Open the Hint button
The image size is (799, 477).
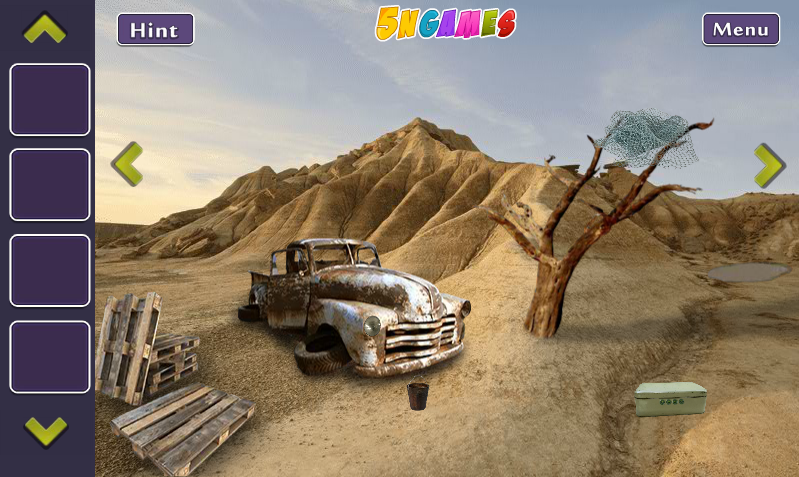pos(155,29)
